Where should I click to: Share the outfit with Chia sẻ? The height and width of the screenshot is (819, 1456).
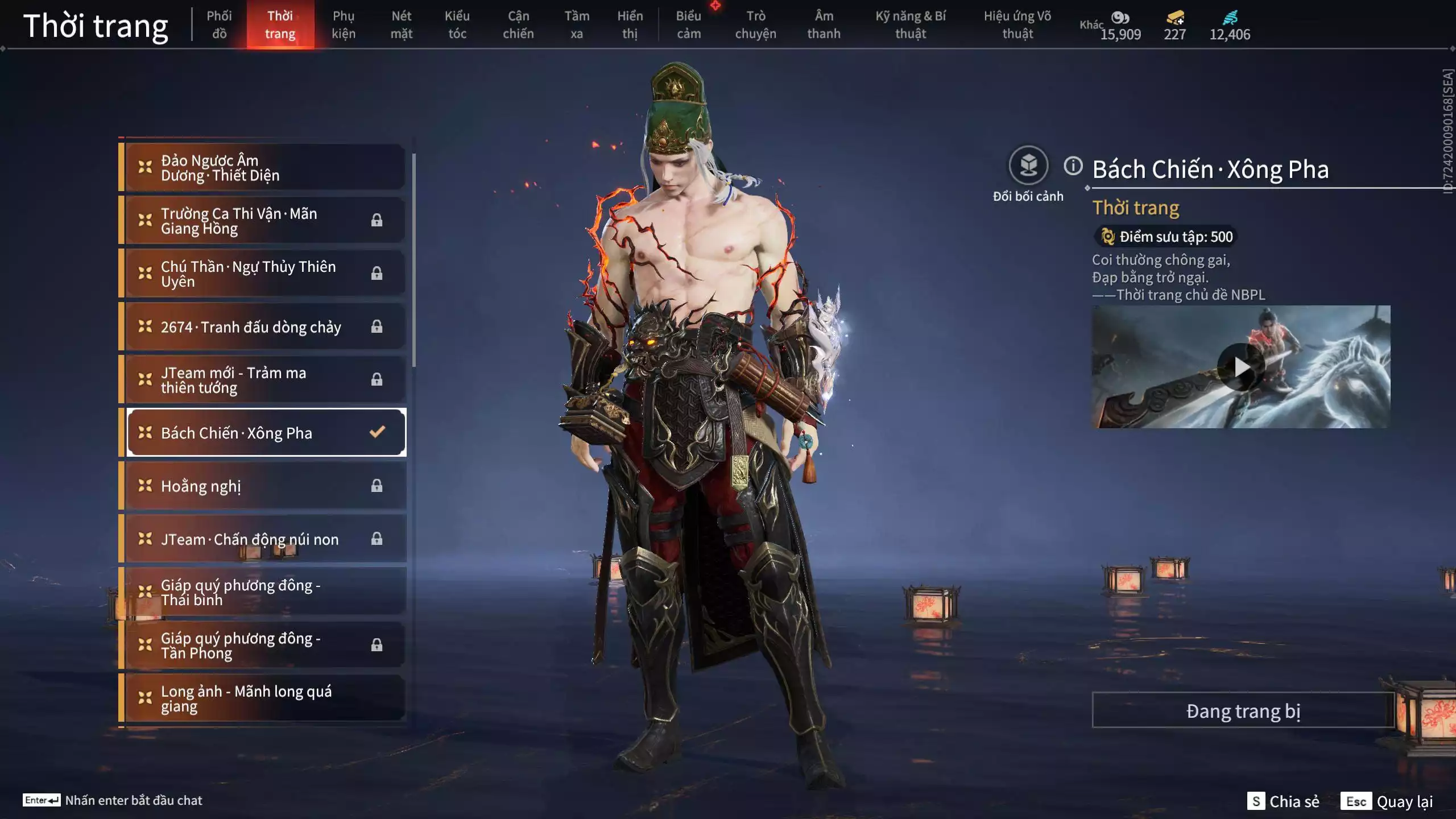click(1284, 801)
